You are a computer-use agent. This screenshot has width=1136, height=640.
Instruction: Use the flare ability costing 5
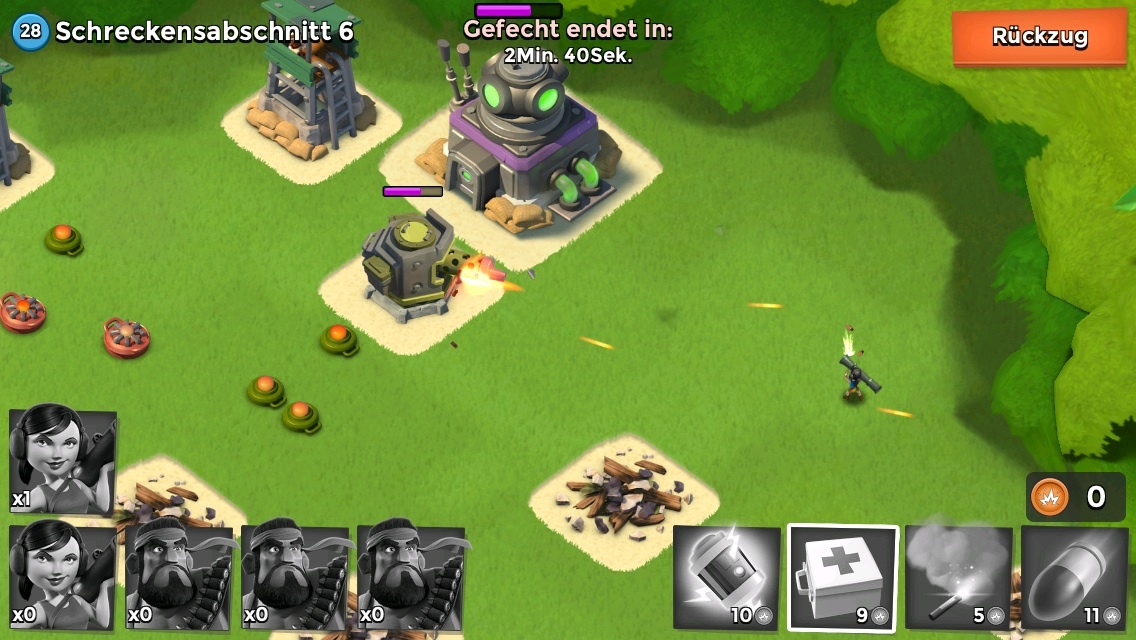(x=958, y=577)
